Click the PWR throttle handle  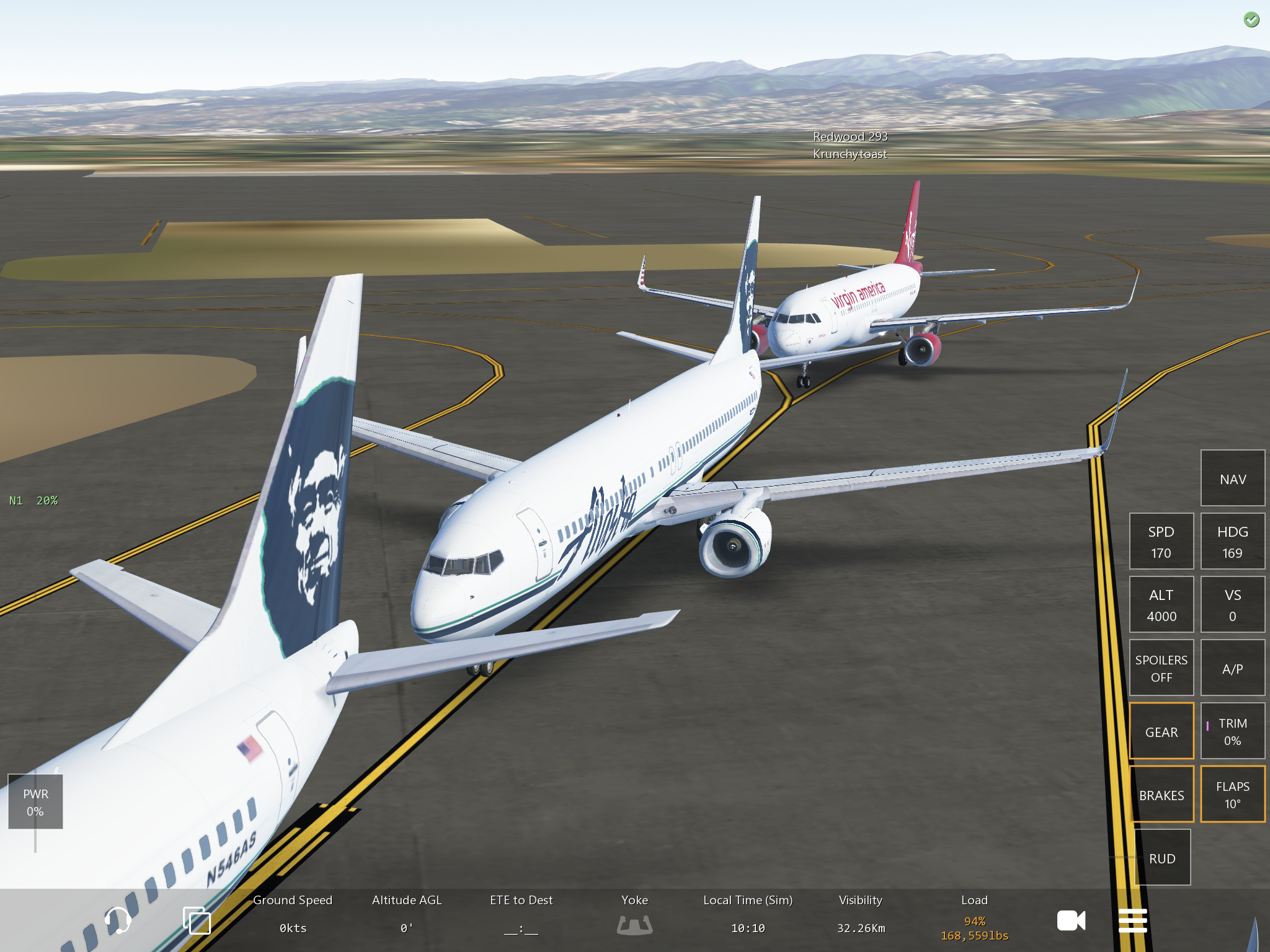pos(35,802)
